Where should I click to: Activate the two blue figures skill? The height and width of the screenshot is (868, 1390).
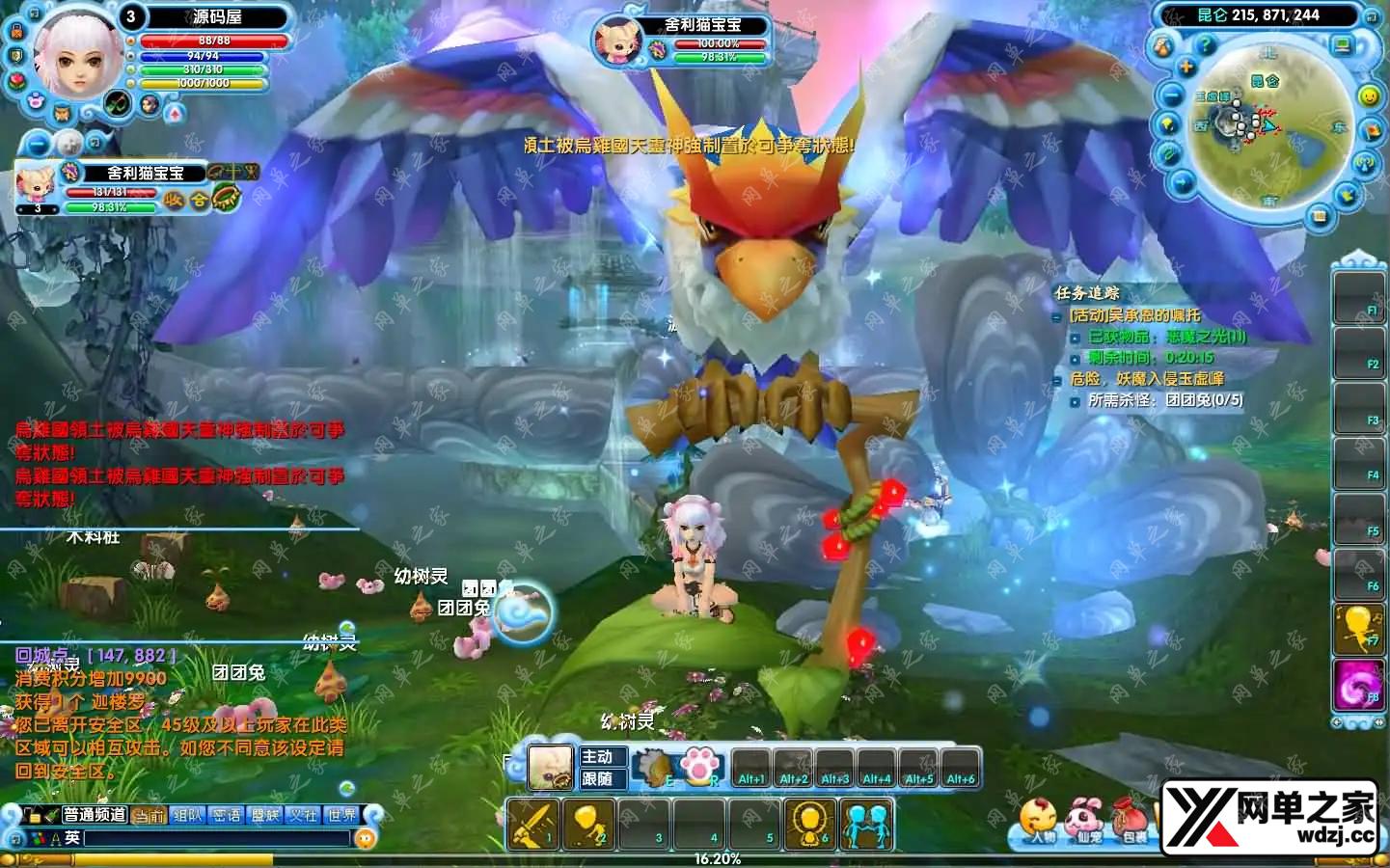point(865,825)
